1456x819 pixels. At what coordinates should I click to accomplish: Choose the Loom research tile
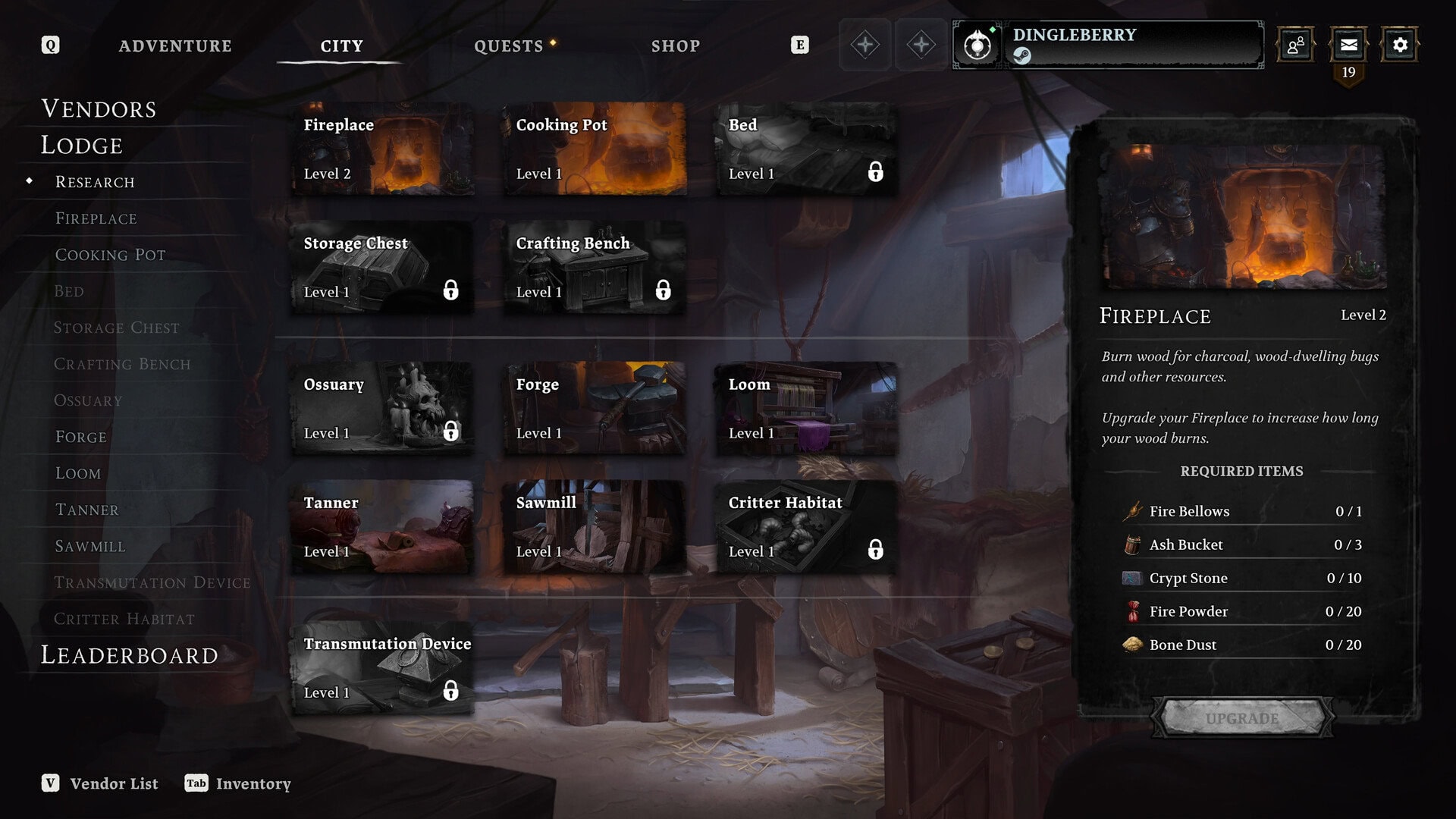coord(806,408)
